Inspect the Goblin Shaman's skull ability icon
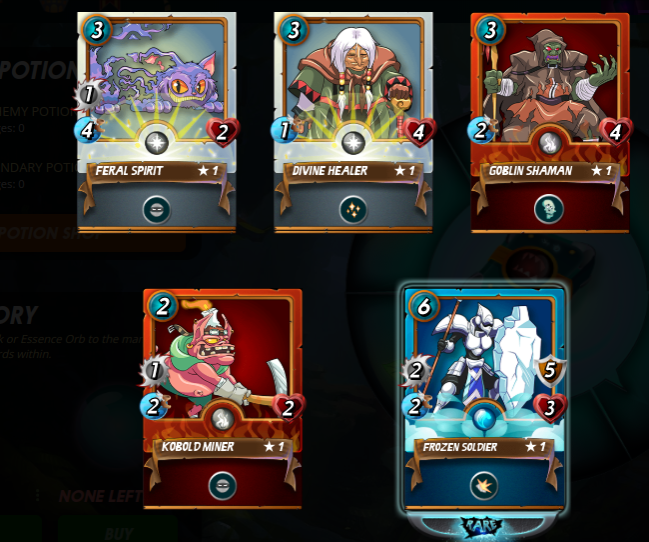 [549, 209]
